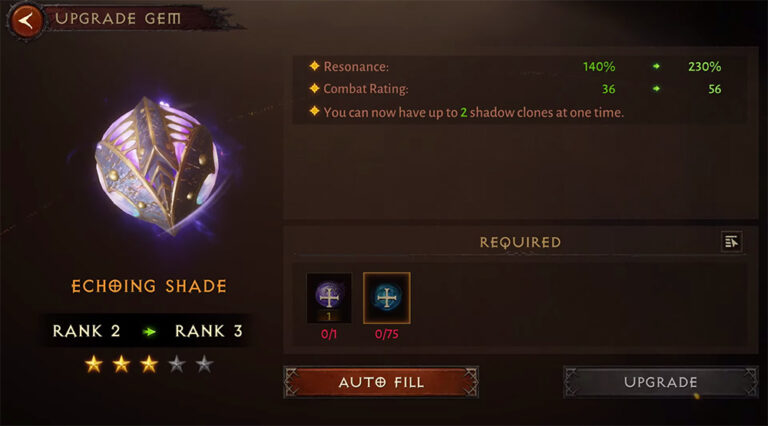This screenshot has height=426, width=768.
Task: Click the Auto Fill button
Action: (381, 382)
